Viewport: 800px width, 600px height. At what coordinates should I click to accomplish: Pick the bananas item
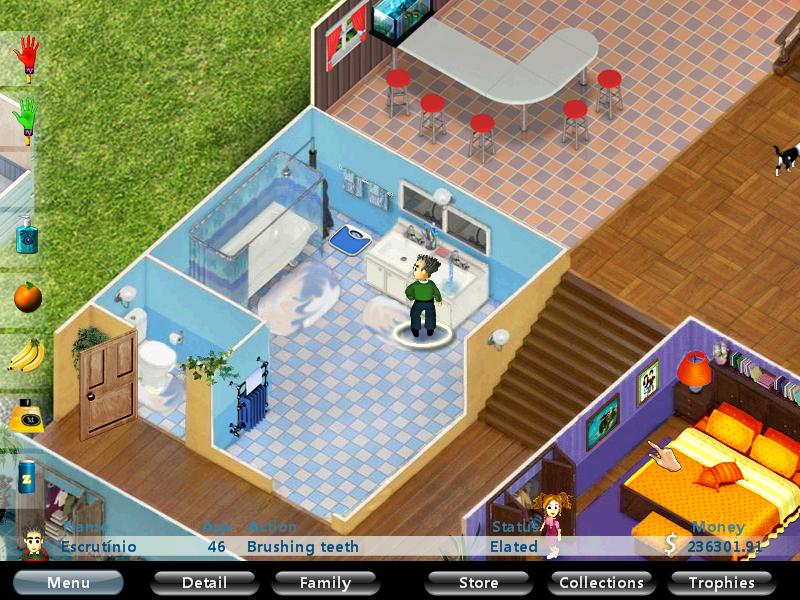[27, 355]
